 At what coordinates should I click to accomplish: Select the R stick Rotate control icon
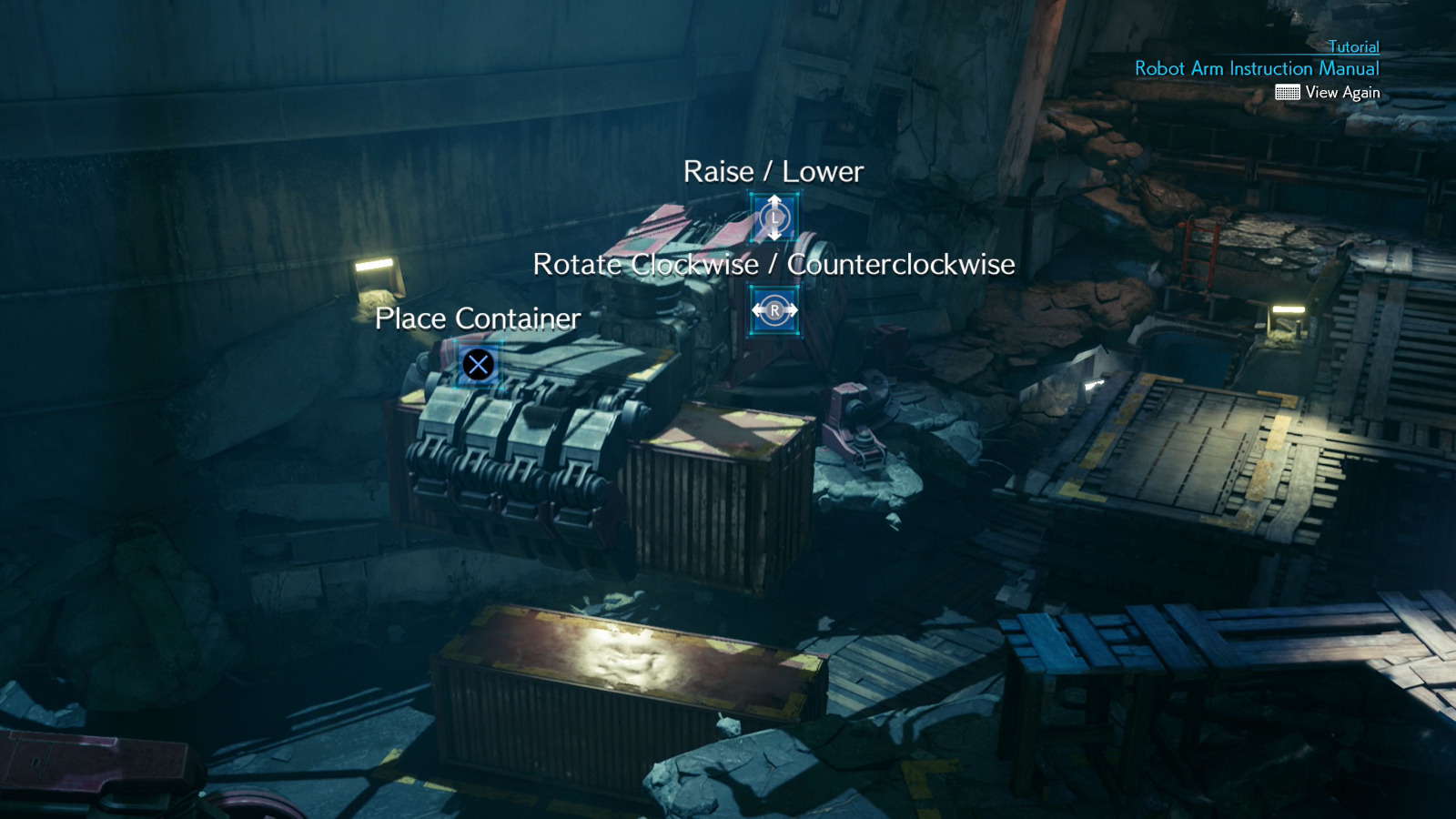[773, 309]
